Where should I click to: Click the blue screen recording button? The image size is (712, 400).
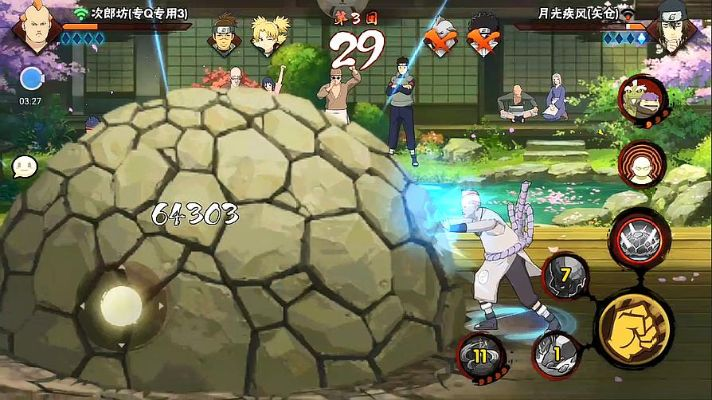coord(31,79)
